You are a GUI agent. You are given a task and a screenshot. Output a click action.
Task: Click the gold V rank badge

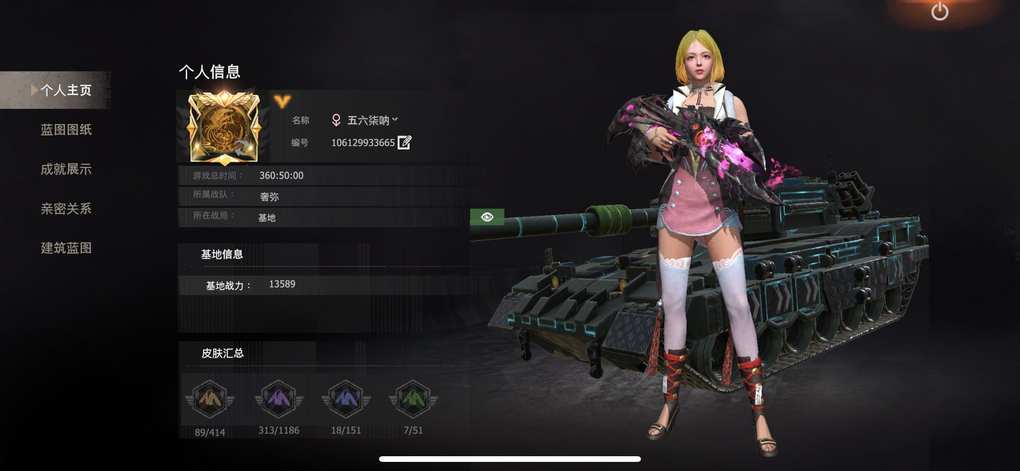click(x=281, y=101)
